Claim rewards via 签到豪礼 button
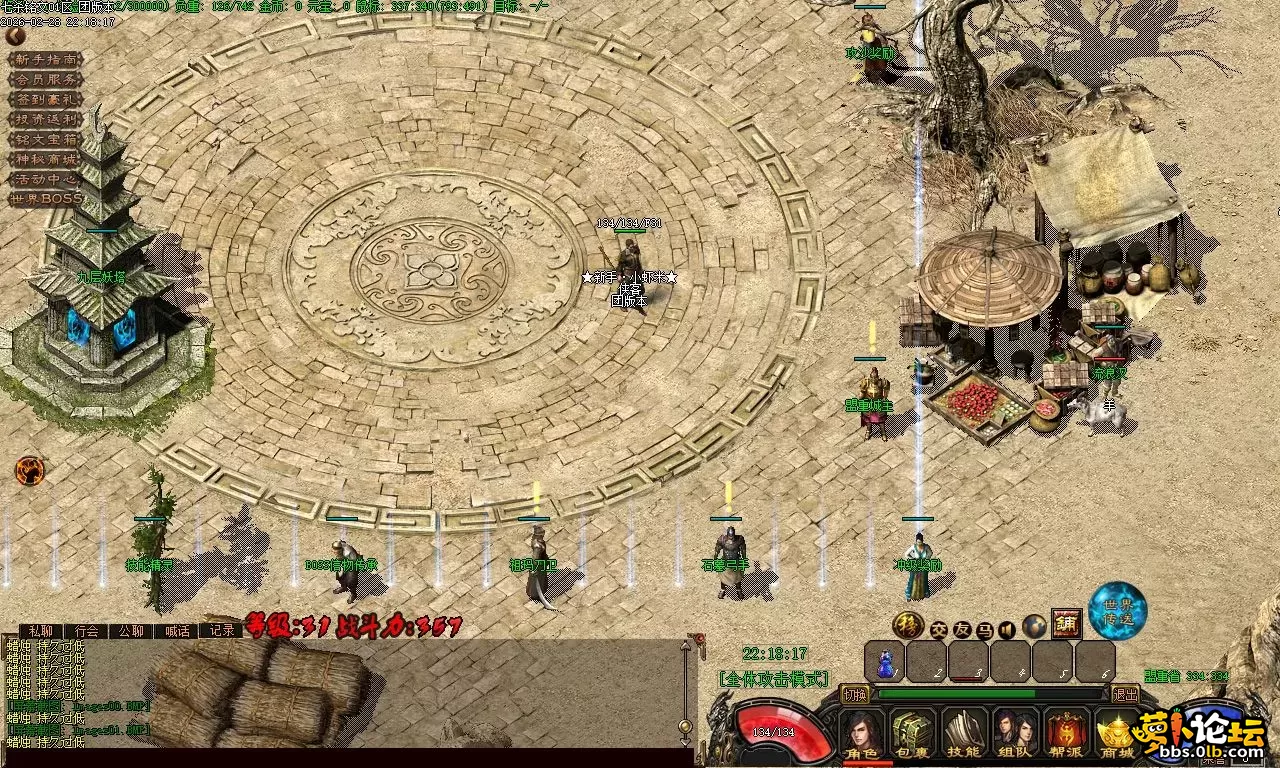 point(45,100)
